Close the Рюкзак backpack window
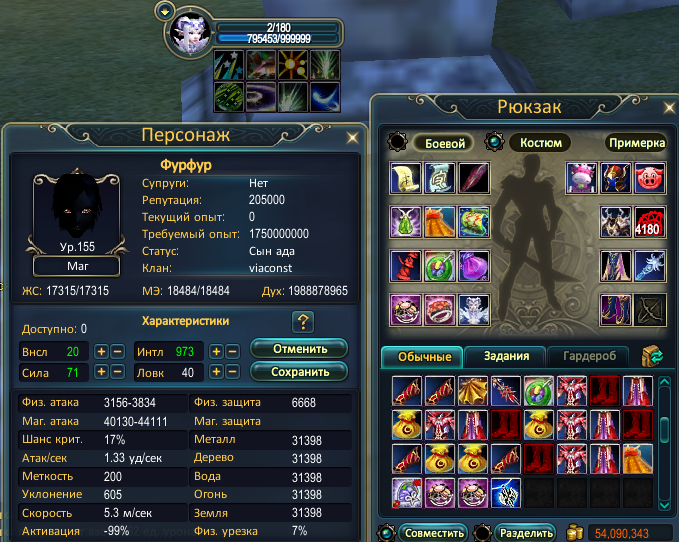This screenshot has width=679, height=542. point(661,106)
